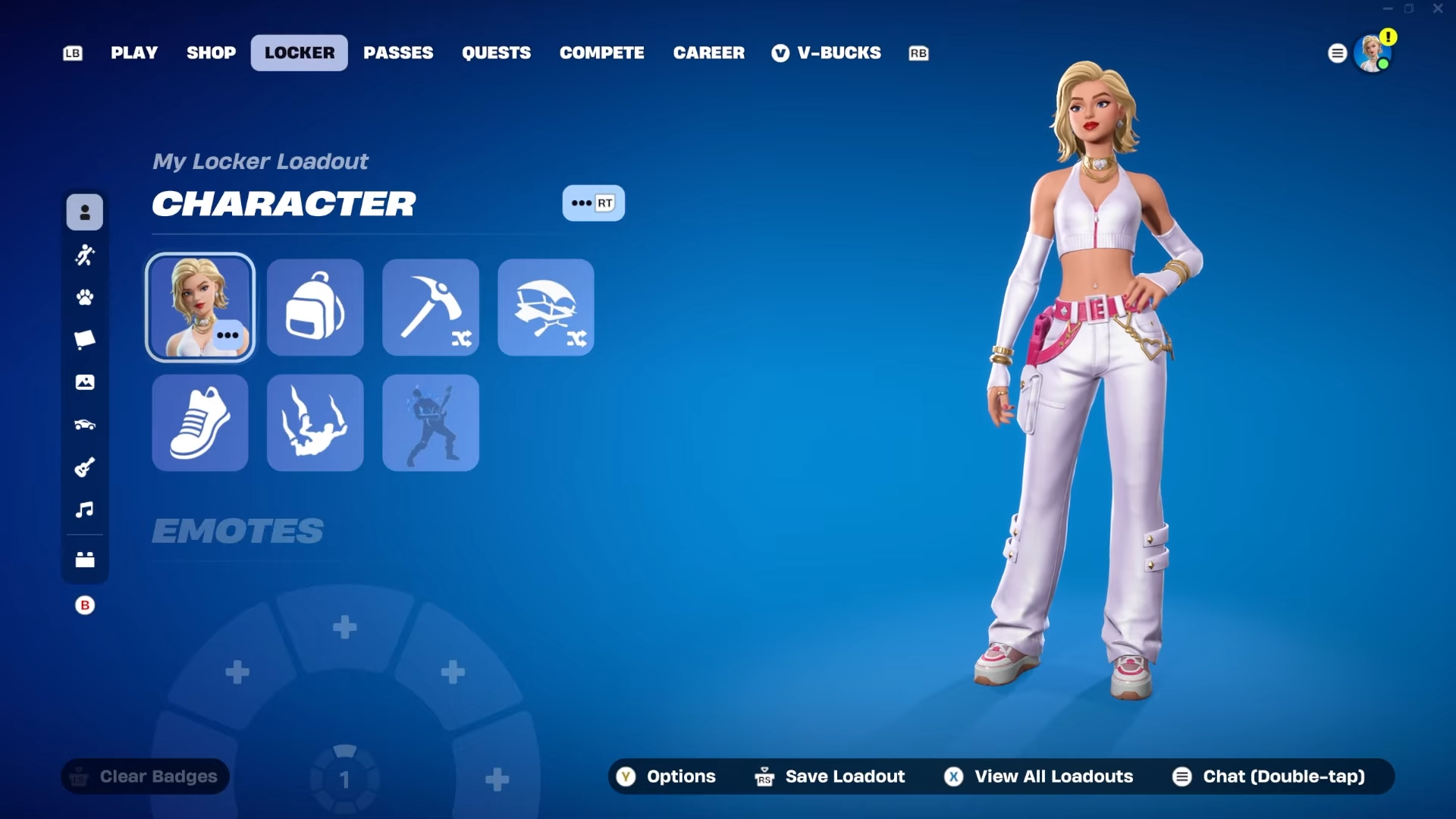Open the paw print category in sidebar
Screen dimensions: 1456x819
point(85,297)
